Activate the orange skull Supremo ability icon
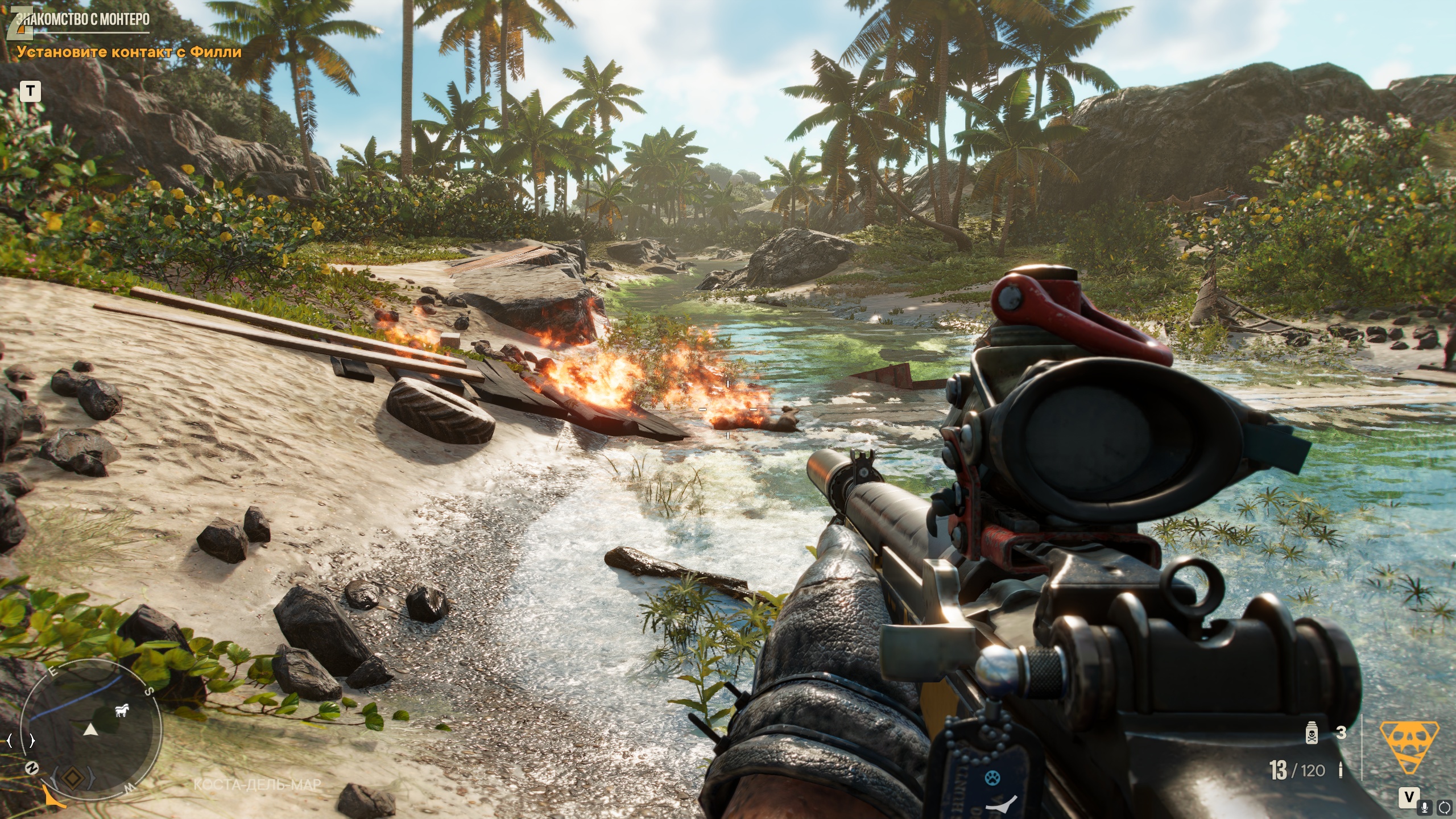Viewport: 1456px width, 819px height. click(1409, 747)
